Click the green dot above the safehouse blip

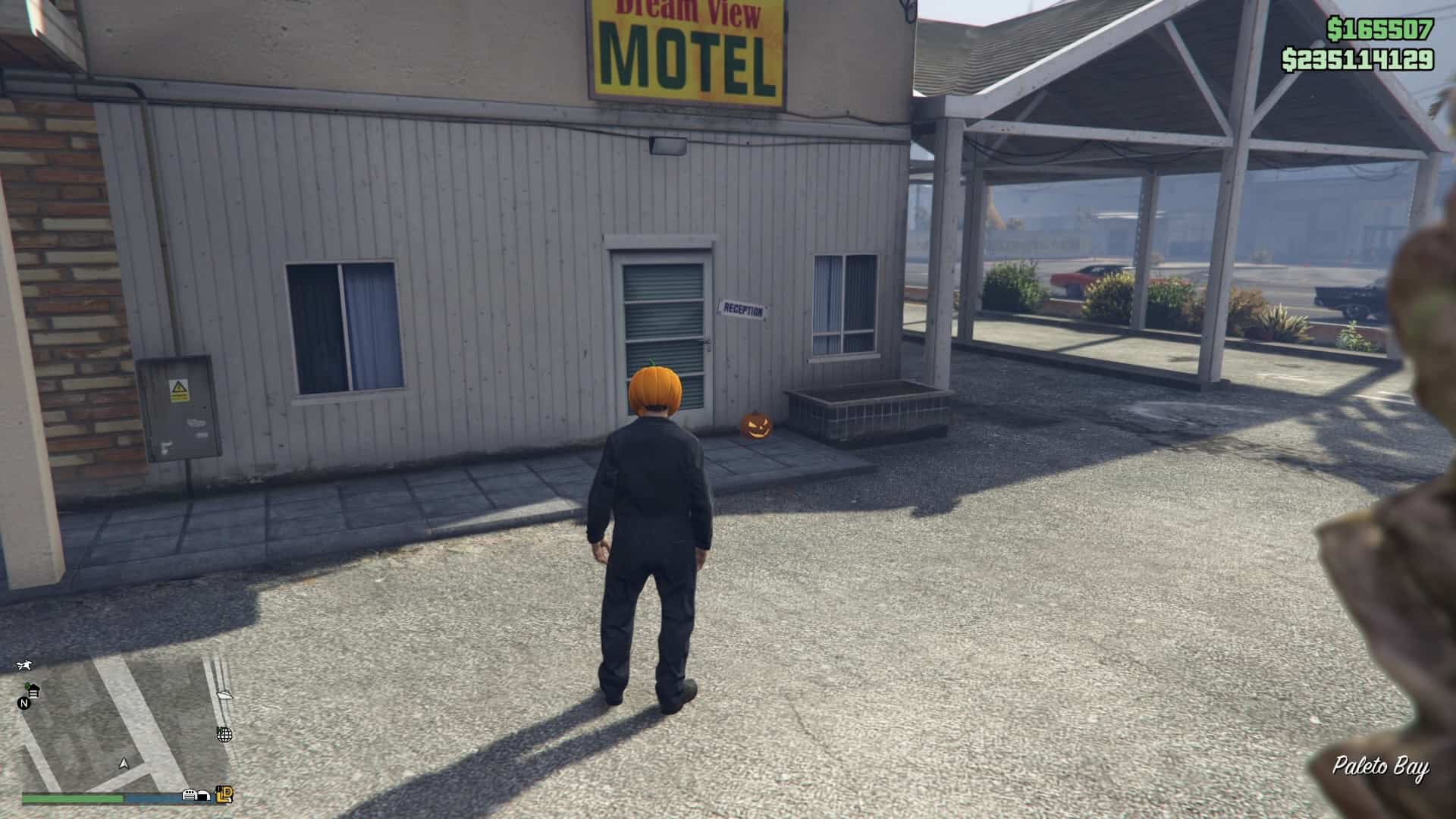coord(27,684)
